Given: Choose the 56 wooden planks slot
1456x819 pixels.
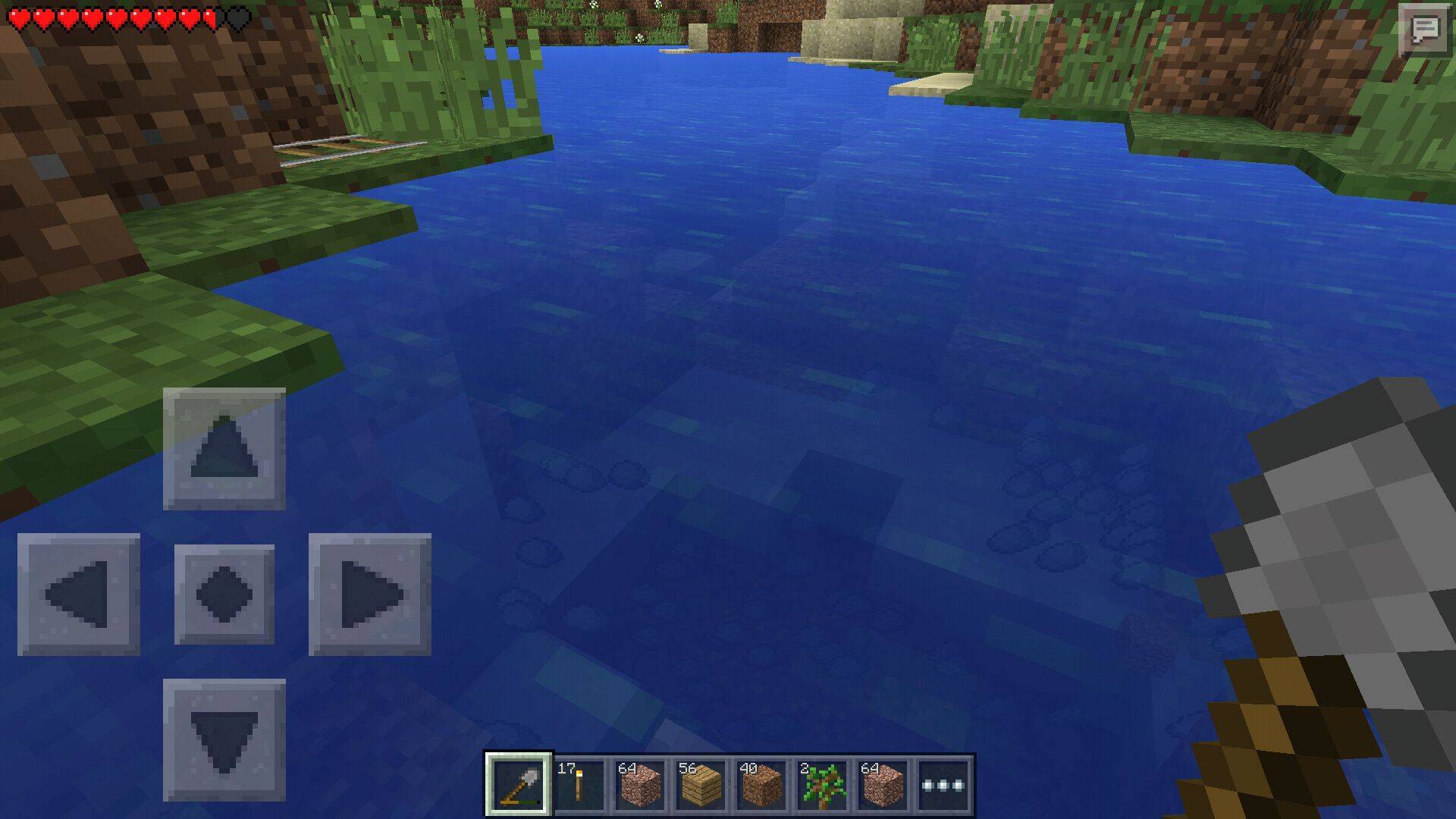Looking at the screenshot, I should (701, 784).
